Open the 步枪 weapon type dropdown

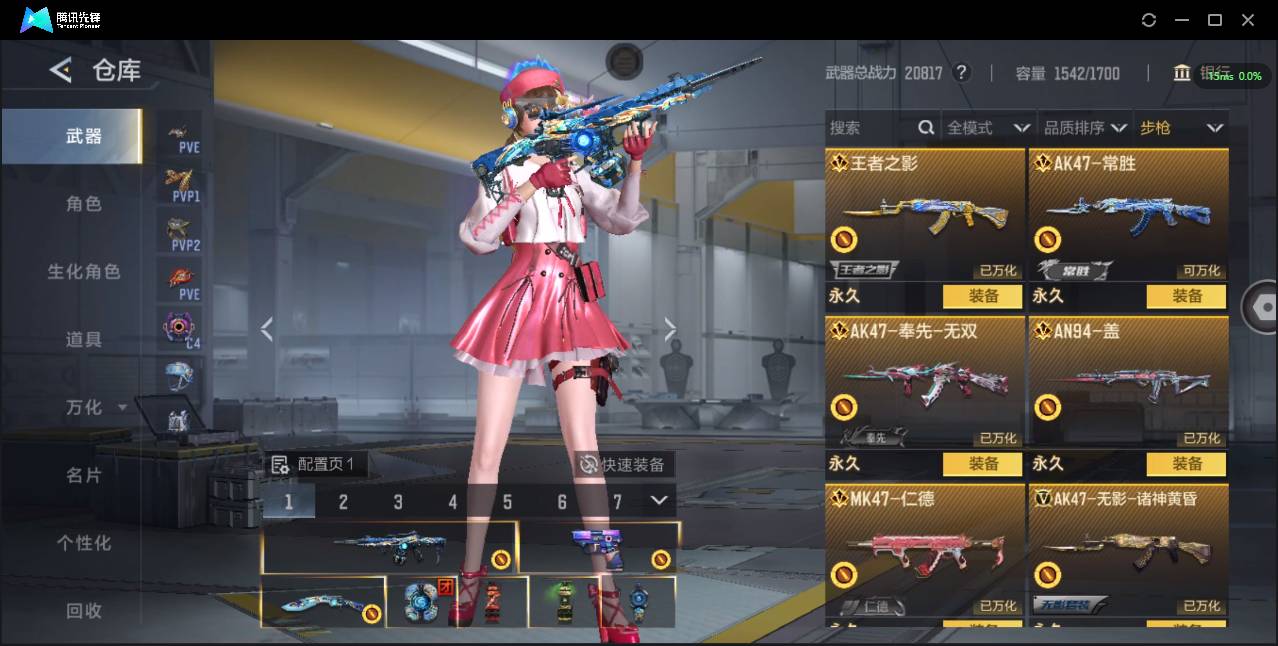1180,128
